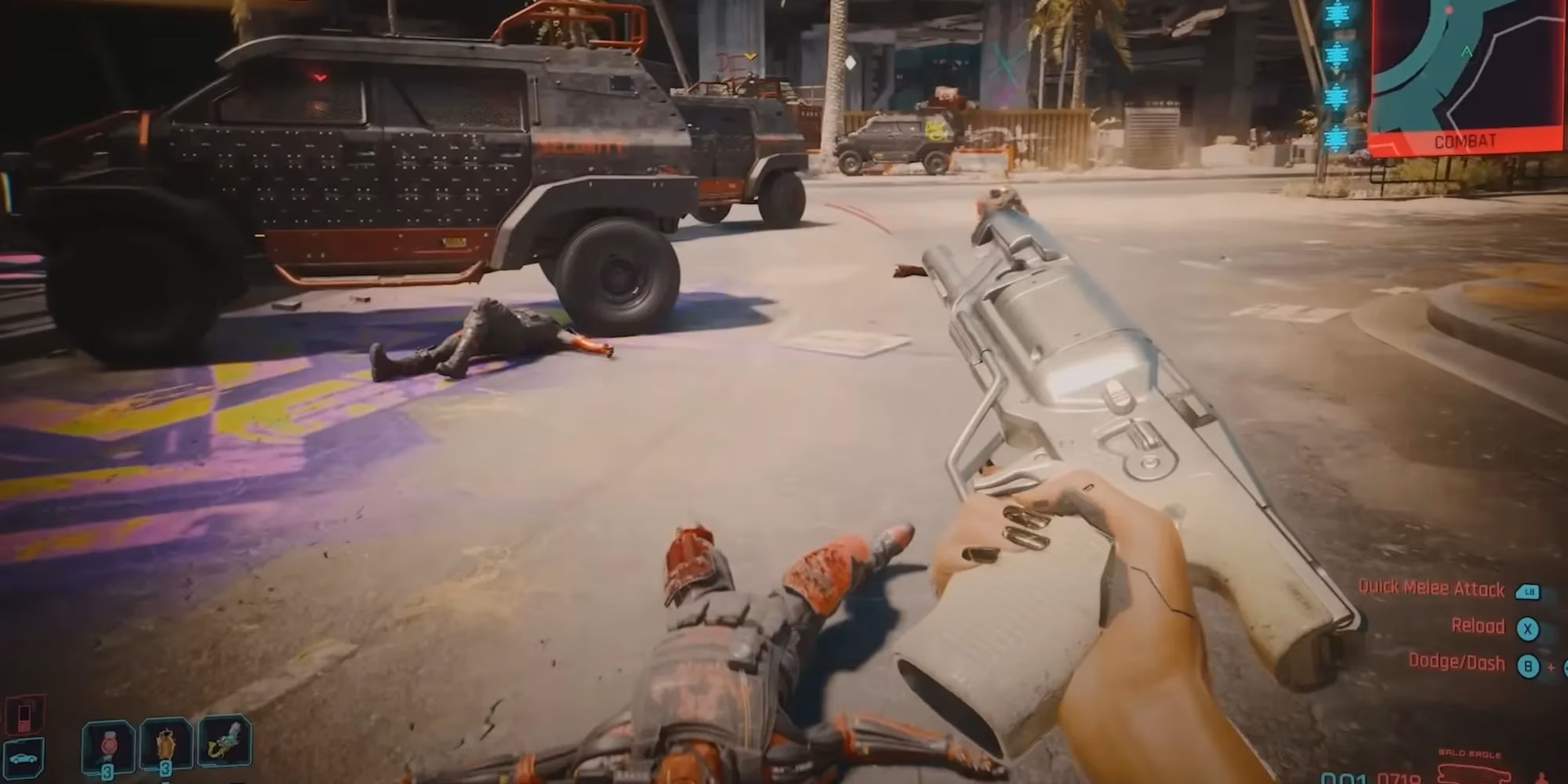
Task: Click the X button glyph beside Reload
Action: coord(1527,630)
